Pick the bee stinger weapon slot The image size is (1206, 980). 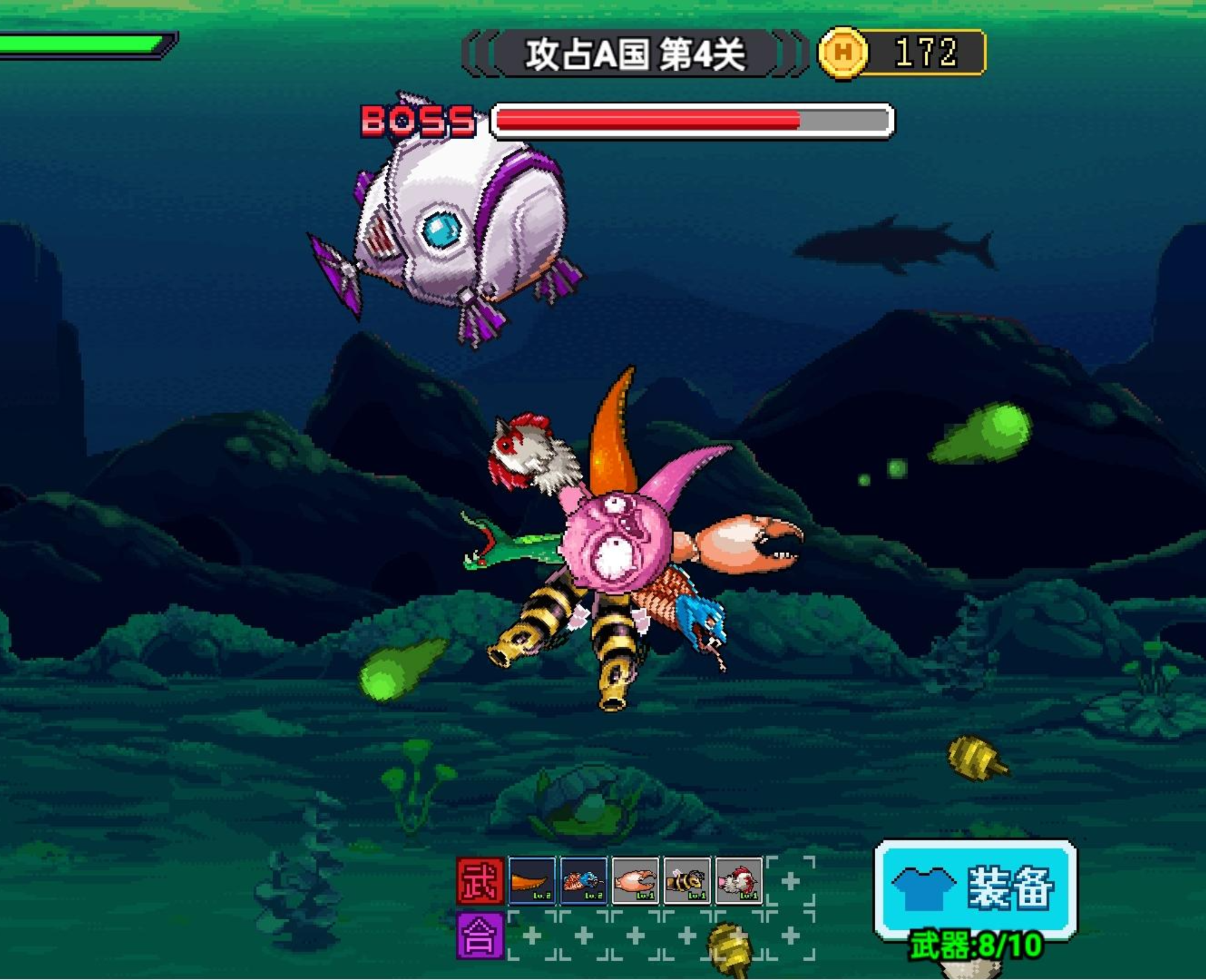coord(686,881)
